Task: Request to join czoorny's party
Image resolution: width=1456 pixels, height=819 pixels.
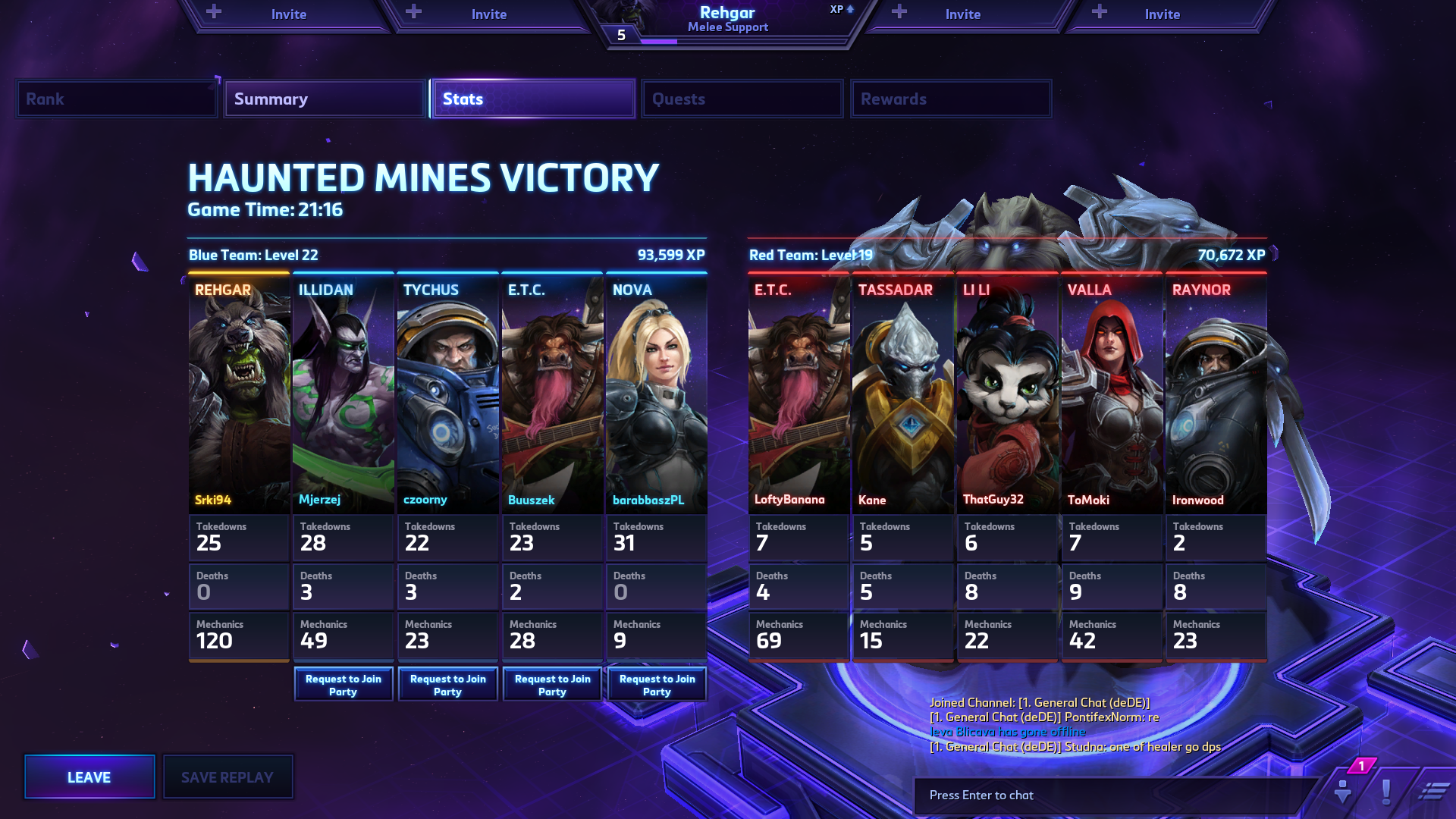Action: [448, 685]
